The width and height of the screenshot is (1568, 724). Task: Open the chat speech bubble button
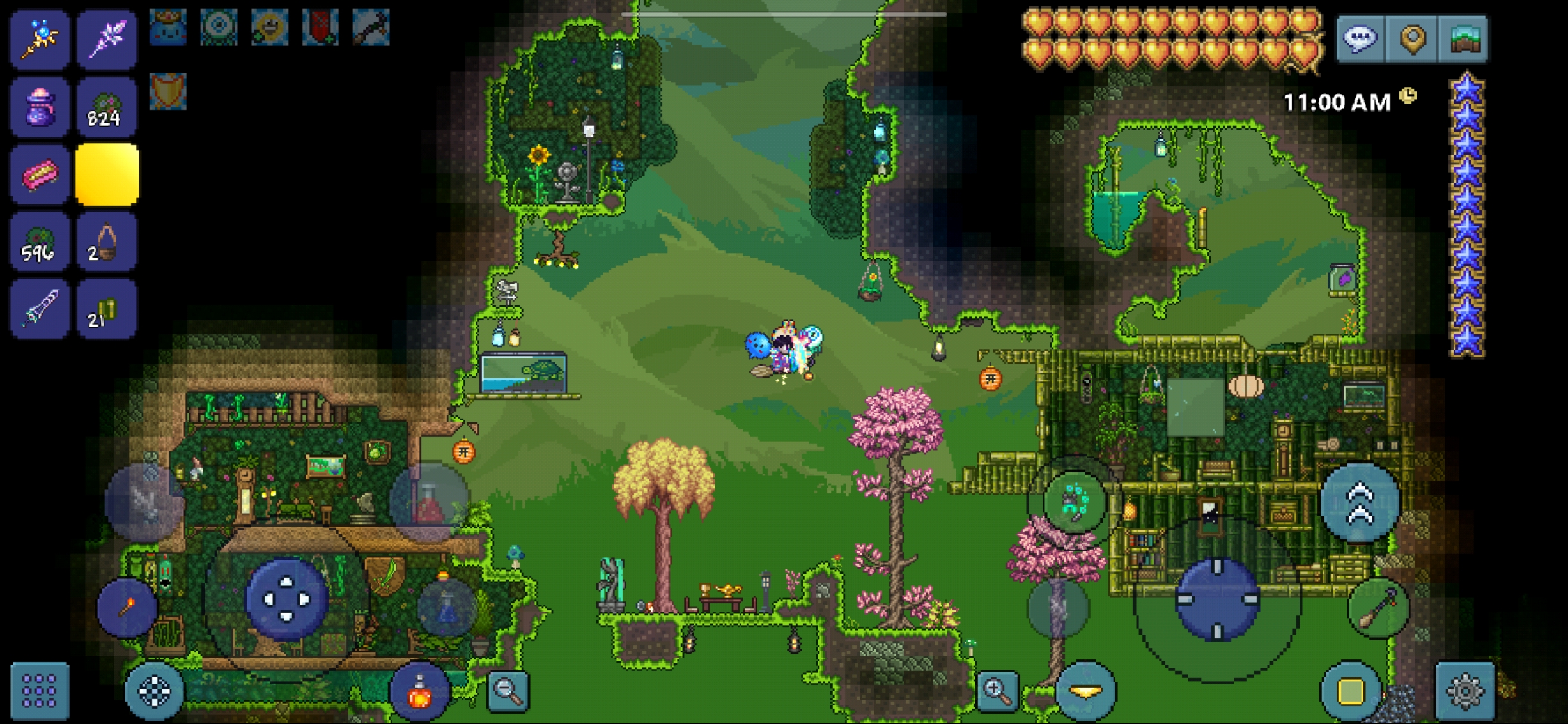[1360, 40]
